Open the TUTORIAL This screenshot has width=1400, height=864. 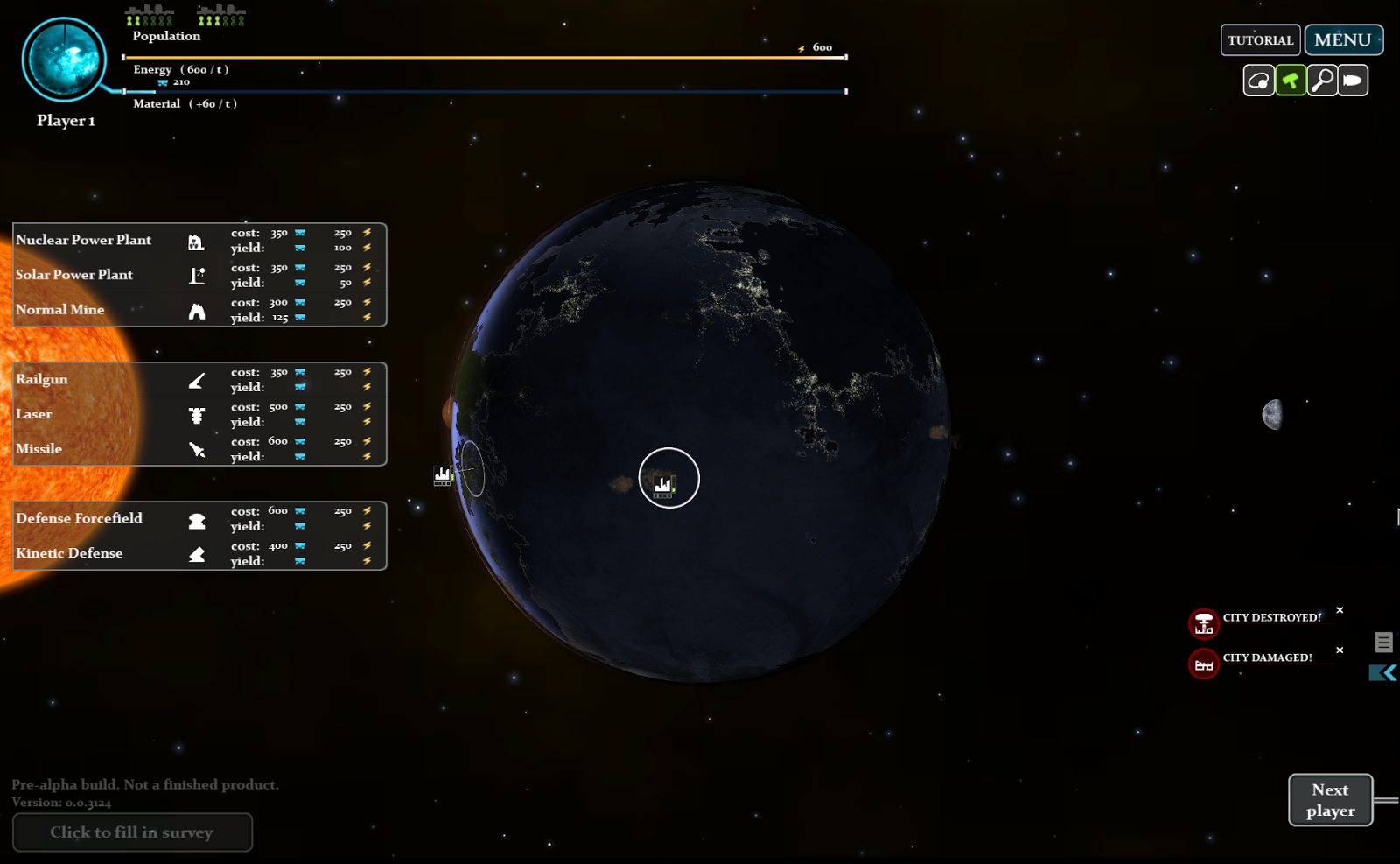[1260, 39]
